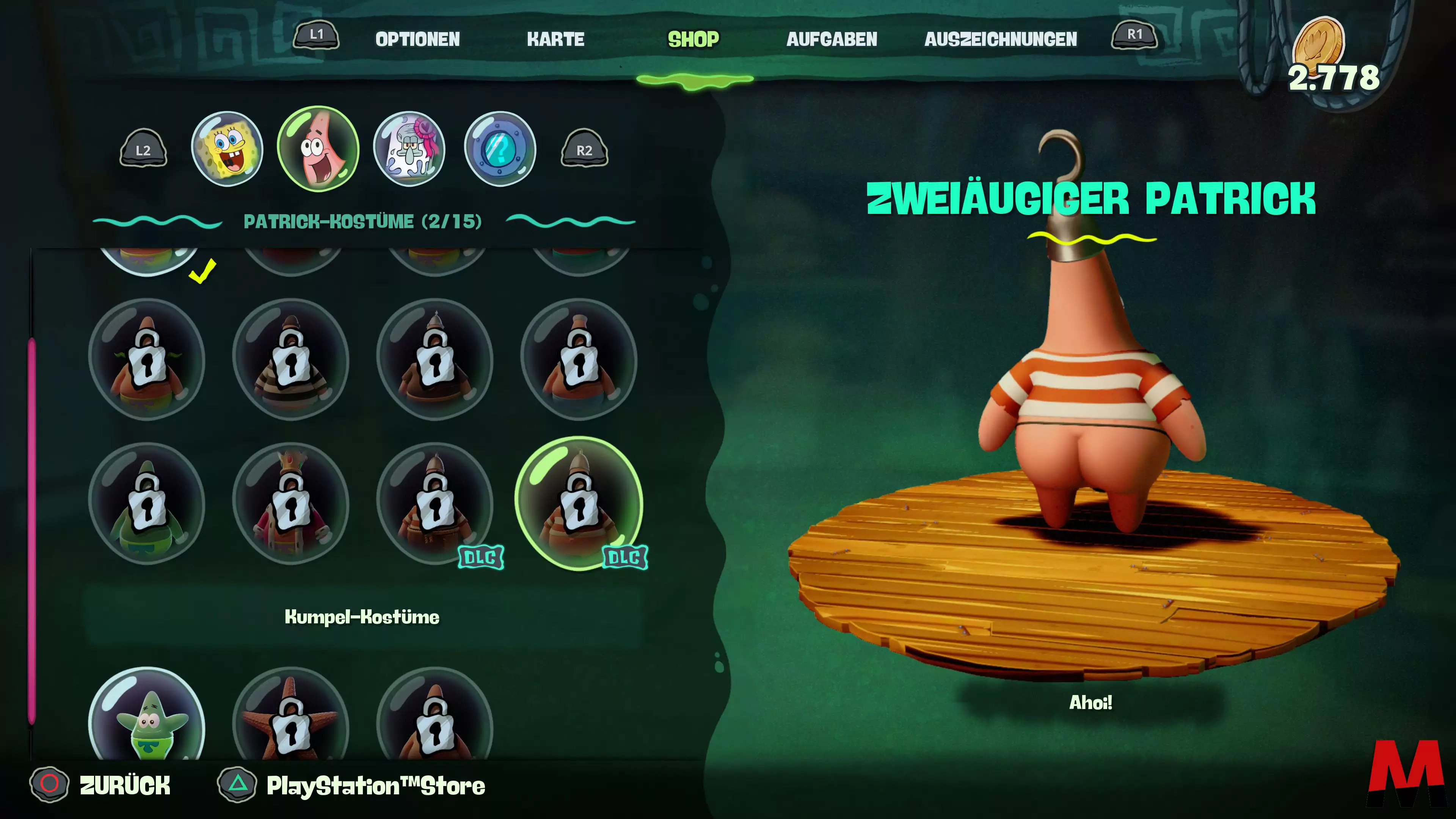
Task: Click the pink costume list scrollbar
Action: [31, 531]
